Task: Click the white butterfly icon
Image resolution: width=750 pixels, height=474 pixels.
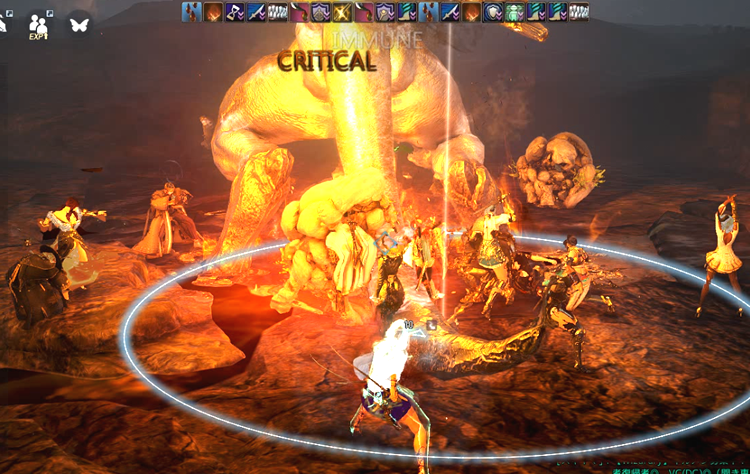Action: (79, 23)
